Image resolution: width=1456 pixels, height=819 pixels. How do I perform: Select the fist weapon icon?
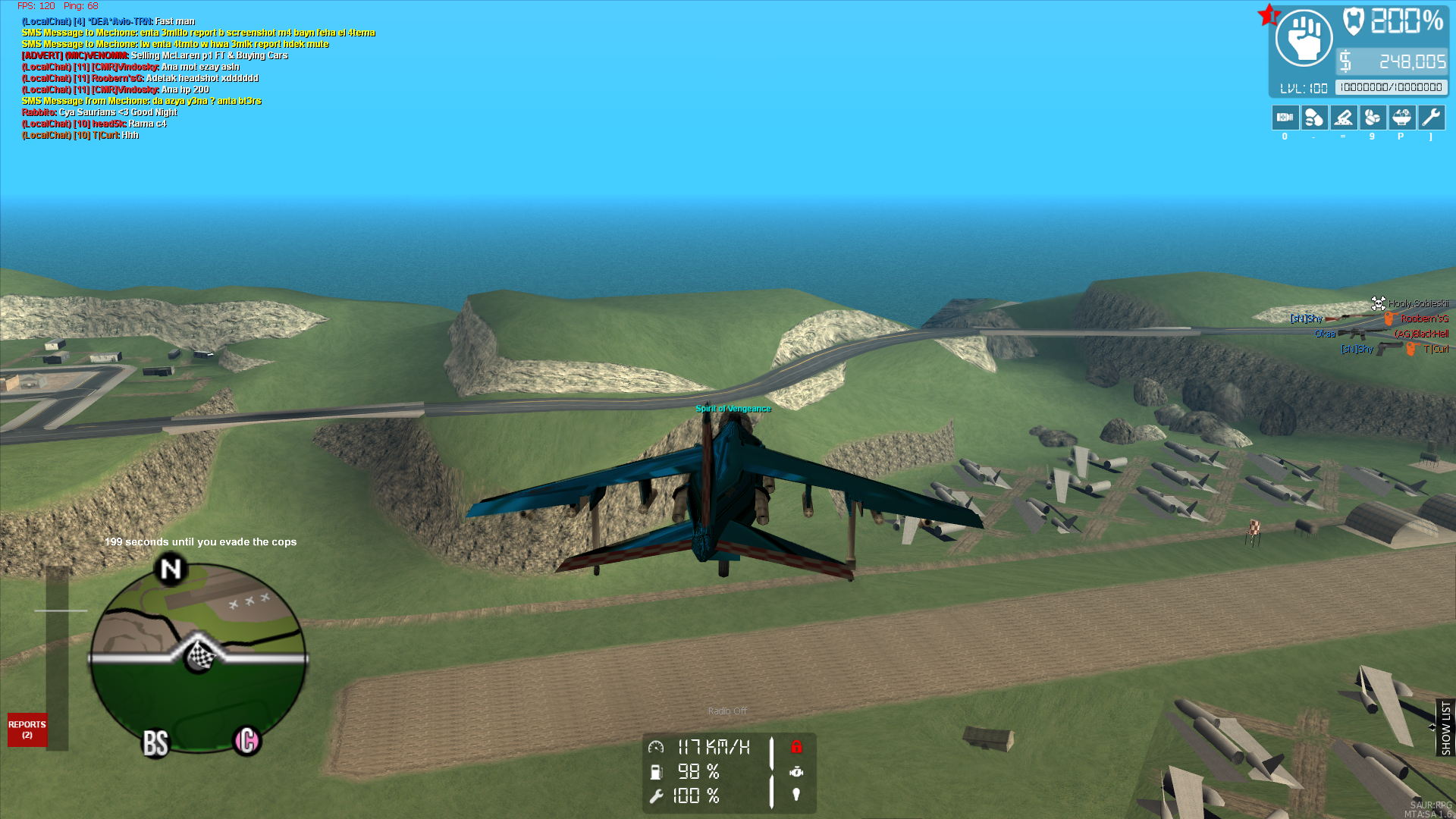(x=1304, y=38)
